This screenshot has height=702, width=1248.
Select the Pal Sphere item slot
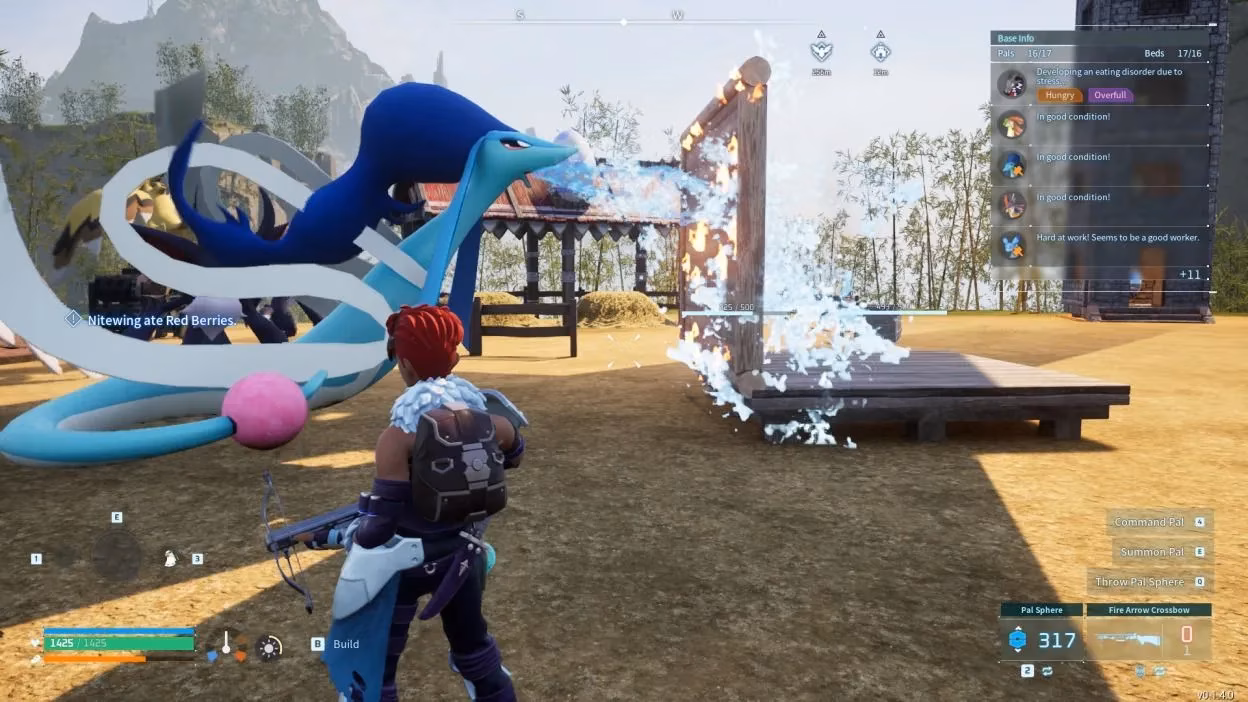click(1042, 639)
